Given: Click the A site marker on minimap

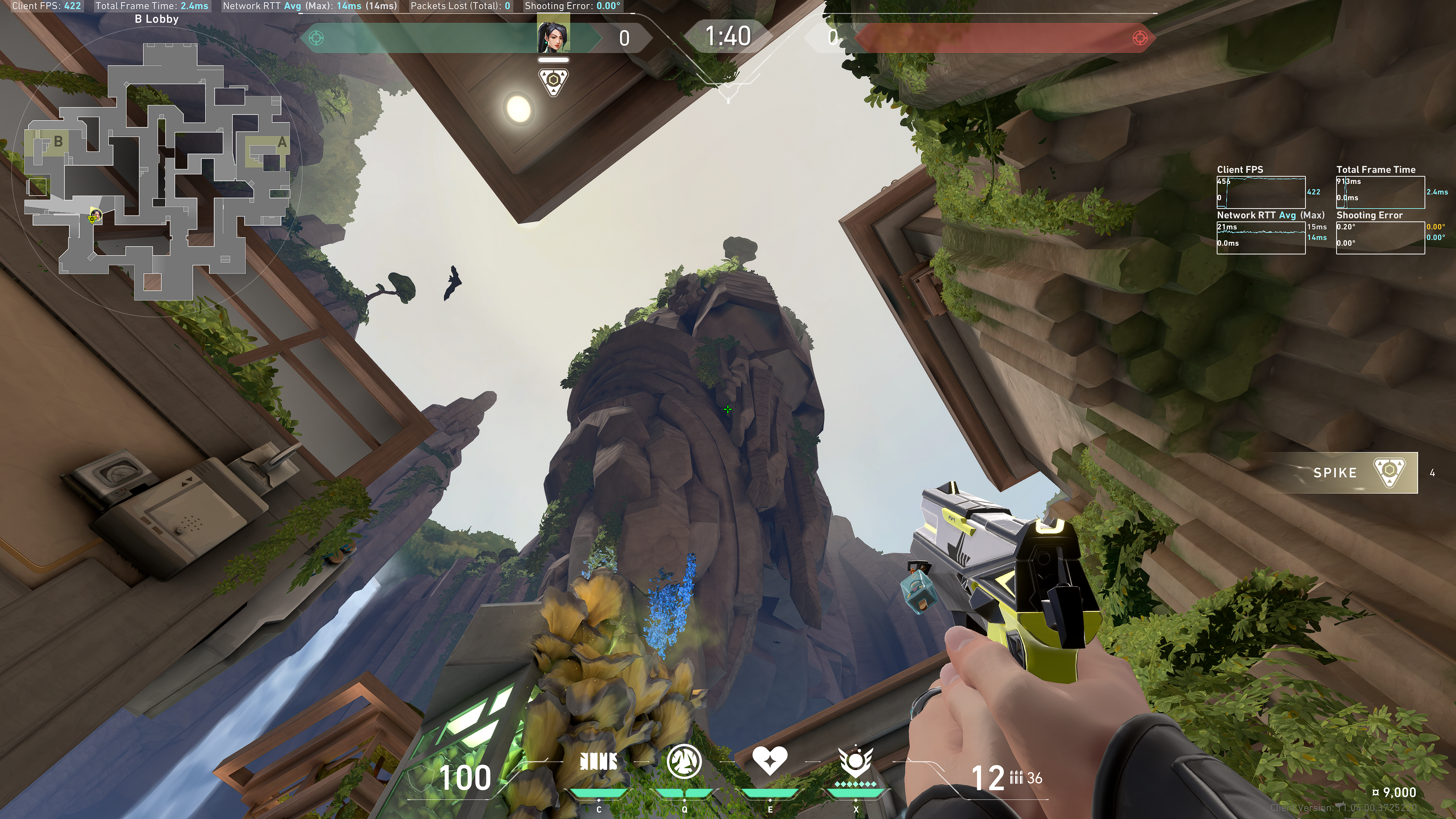Looking at the screenshot, I should pyautogui.click(x=281, y=143).
